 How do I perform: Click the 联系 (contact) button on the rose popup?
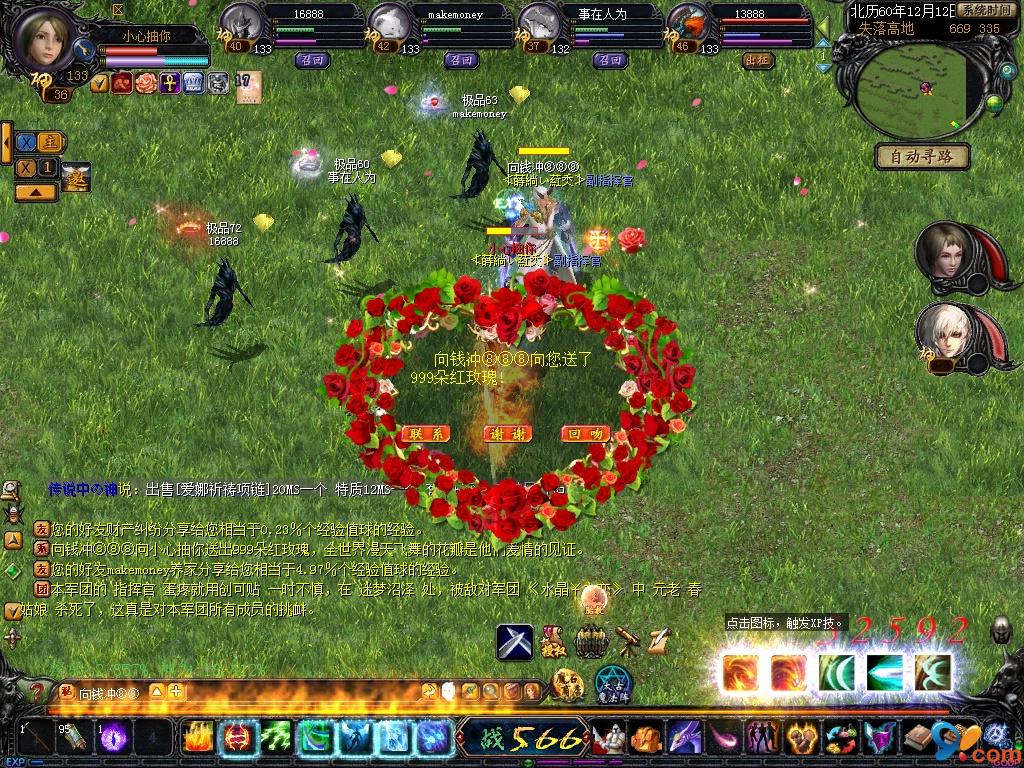pos(425,434)
